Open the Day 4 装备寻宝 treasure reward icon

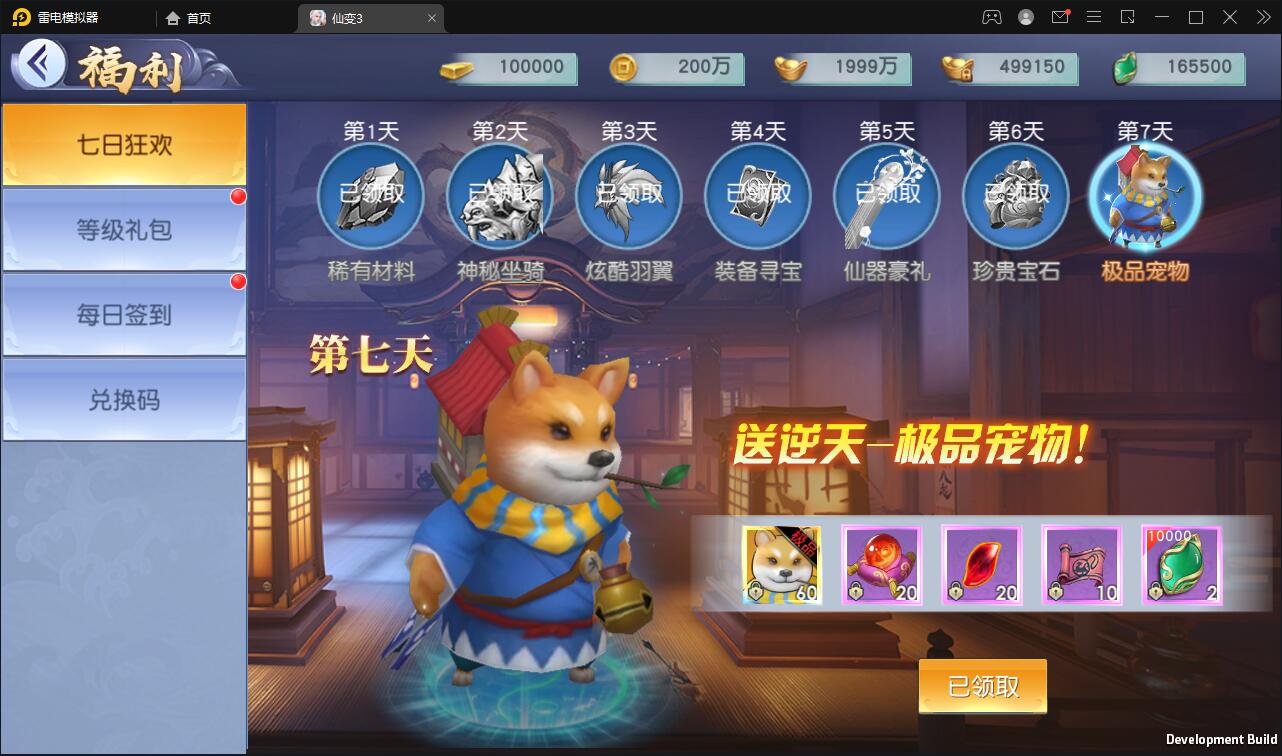[757, 197]
